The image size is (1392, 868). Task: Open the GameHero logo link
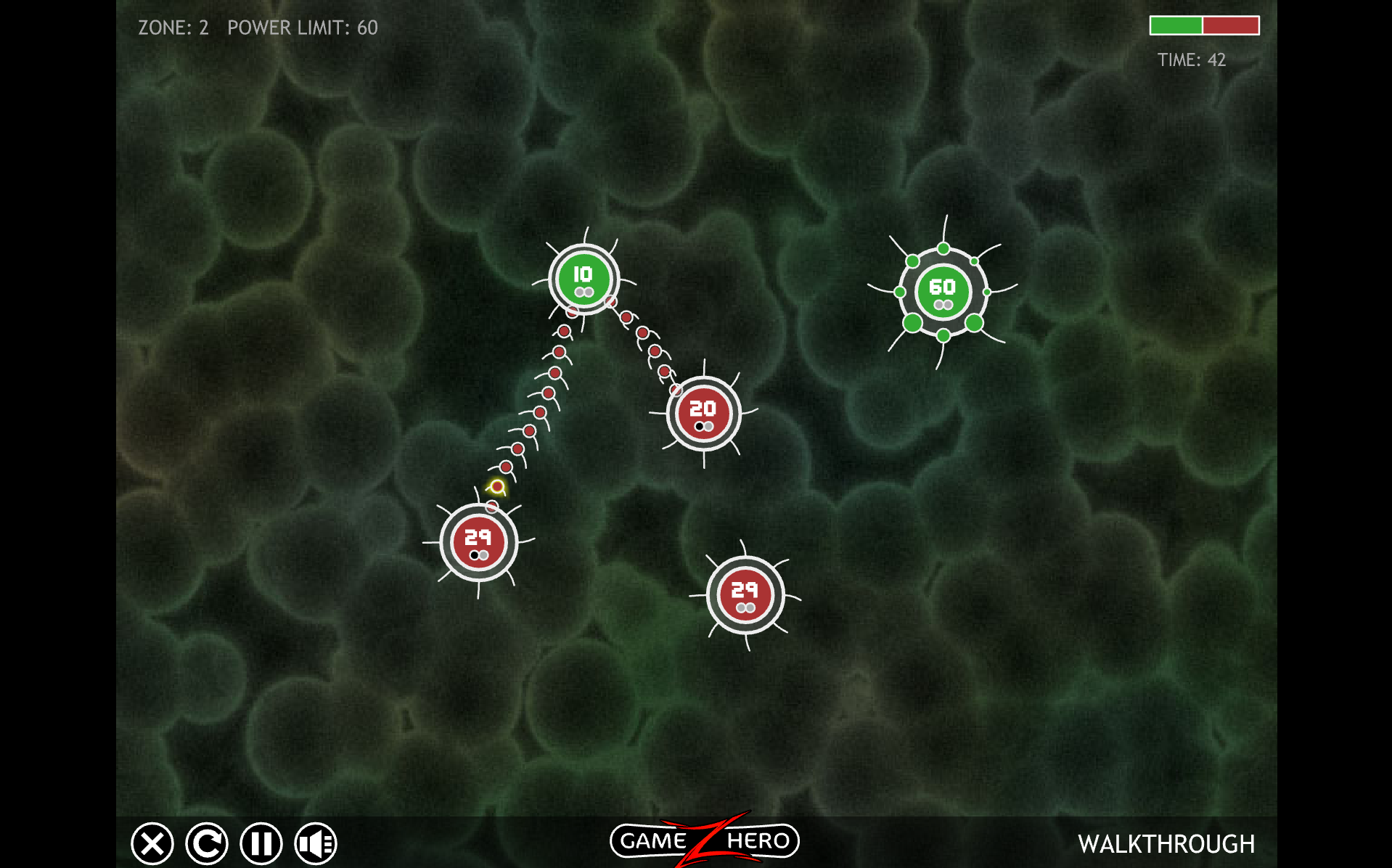704,840
